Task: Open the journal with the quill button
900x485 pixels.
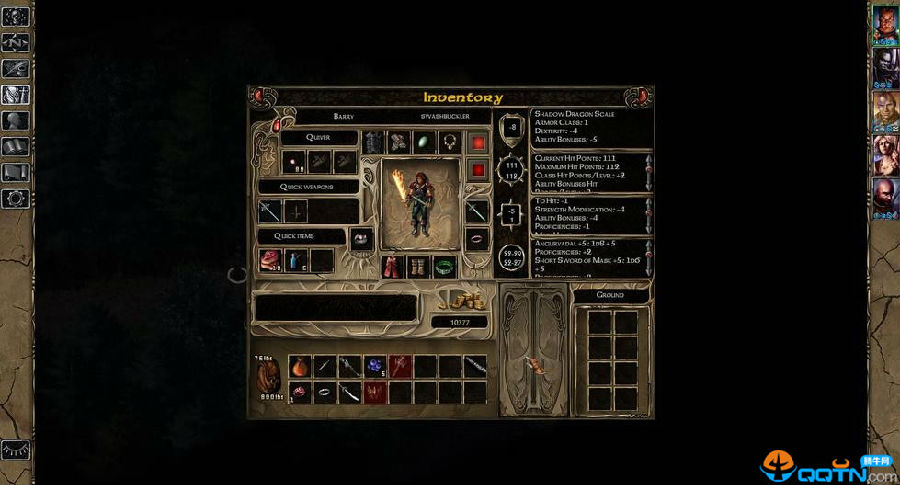Action: click(15, 69)
